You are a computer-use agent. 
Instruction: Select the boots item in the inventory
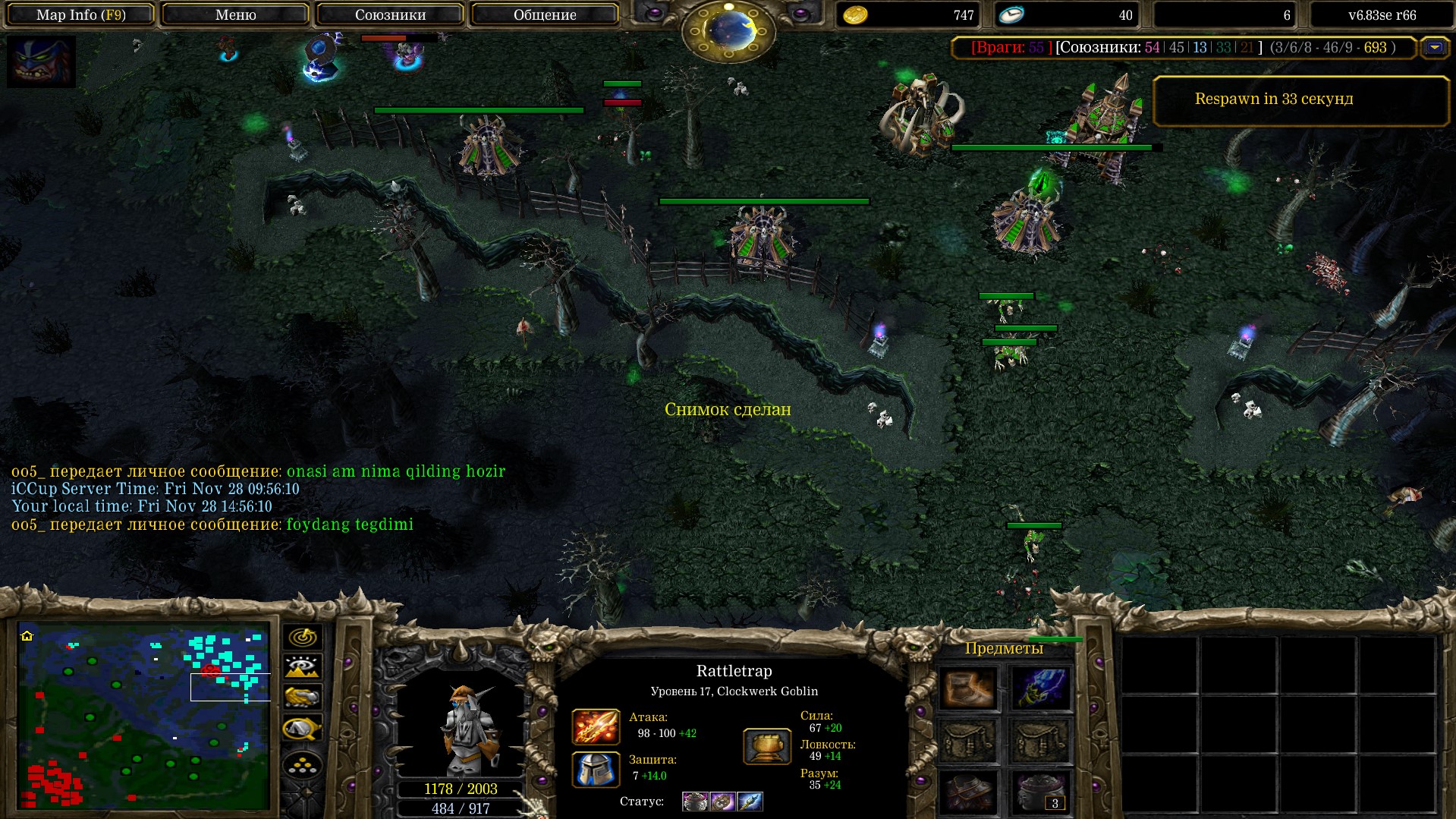[x=968, y=688]
